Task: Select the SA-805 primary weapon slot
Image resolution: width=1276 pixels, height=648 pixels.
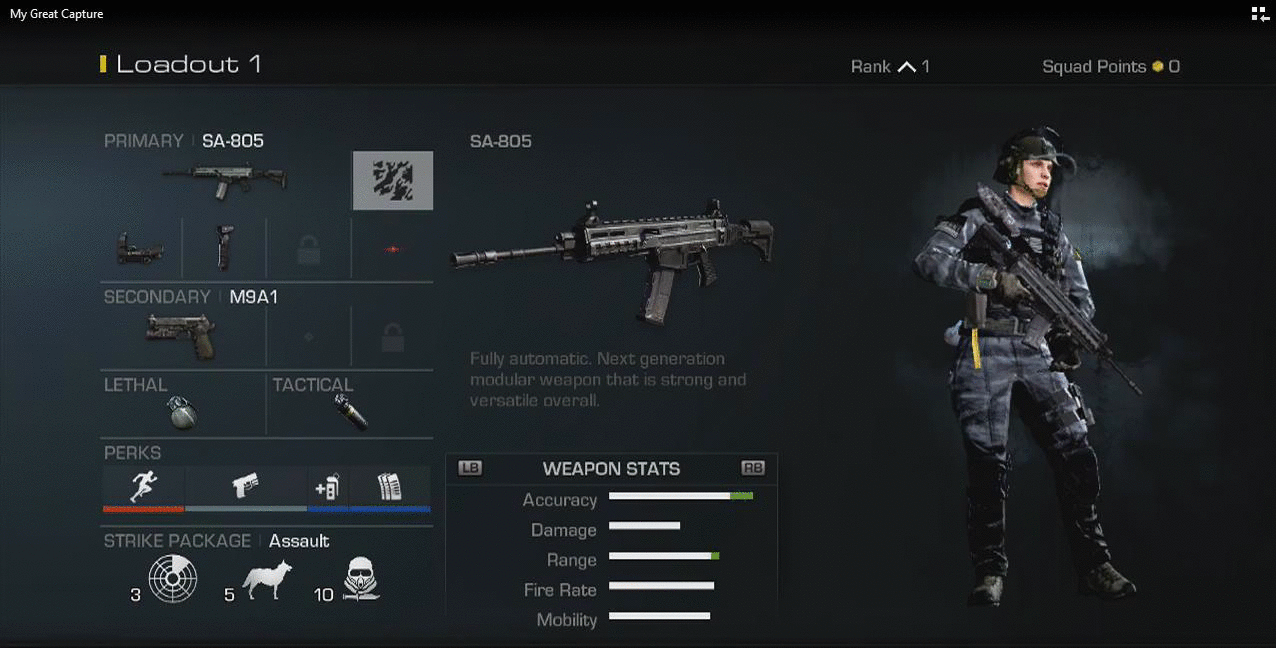Action: (224, 180)
